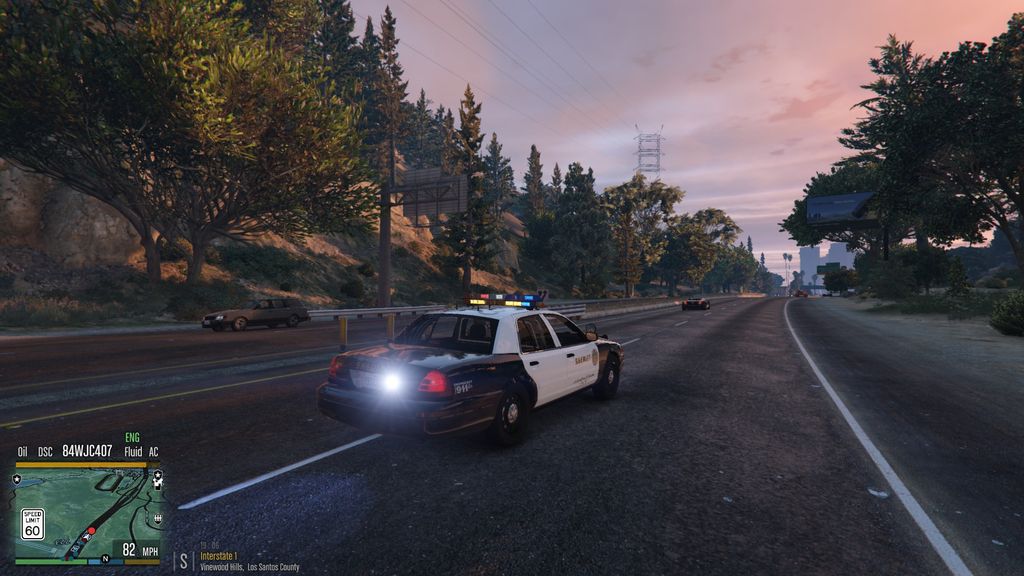
Task: Select the jail bars marker on minimap
Action: coord(157,518)
